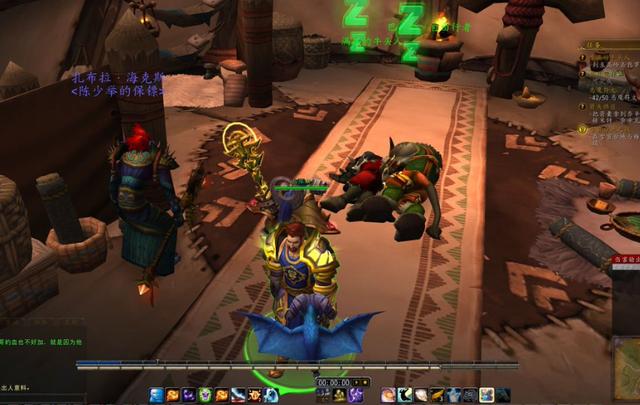Viewport: 640px width, 405px height.
Task: Cast the blue crescent ability
Action: pyautogui.click(x=270, y=395)
